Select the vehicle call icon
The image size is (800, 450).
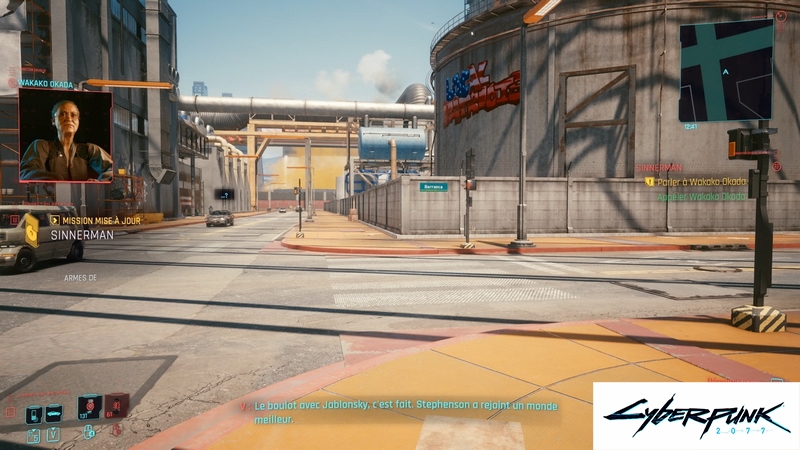click(x=54, y=413)
